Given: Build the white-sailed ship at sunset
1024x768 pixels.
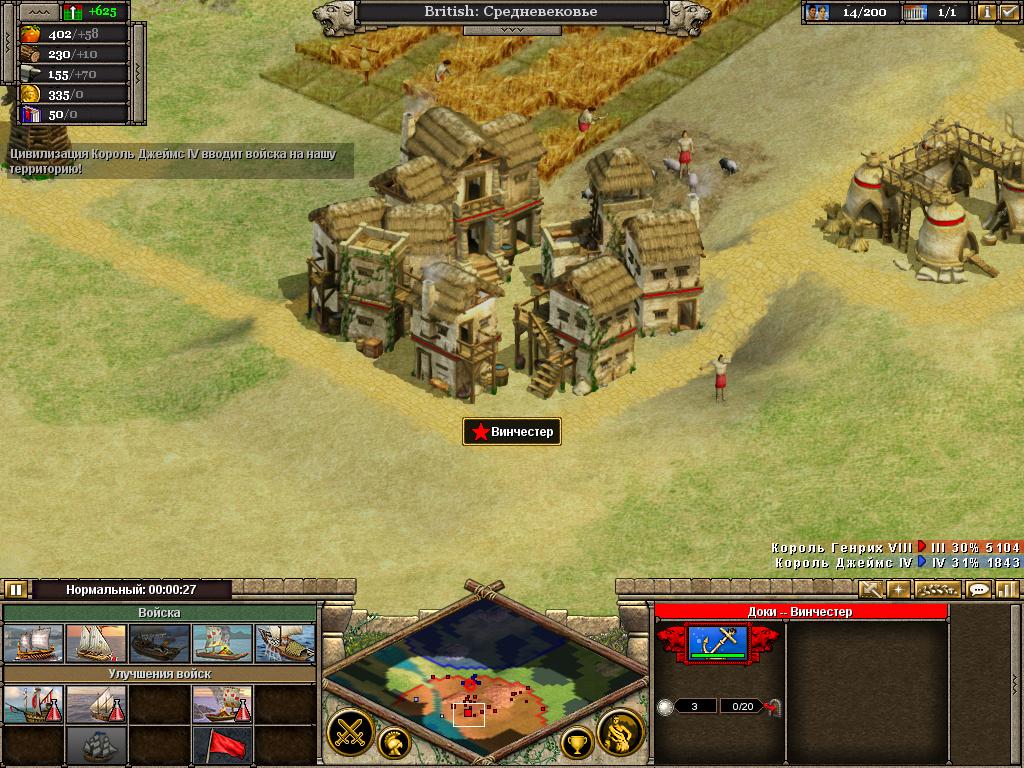Looking at the screenshot, I should point(96,643).
